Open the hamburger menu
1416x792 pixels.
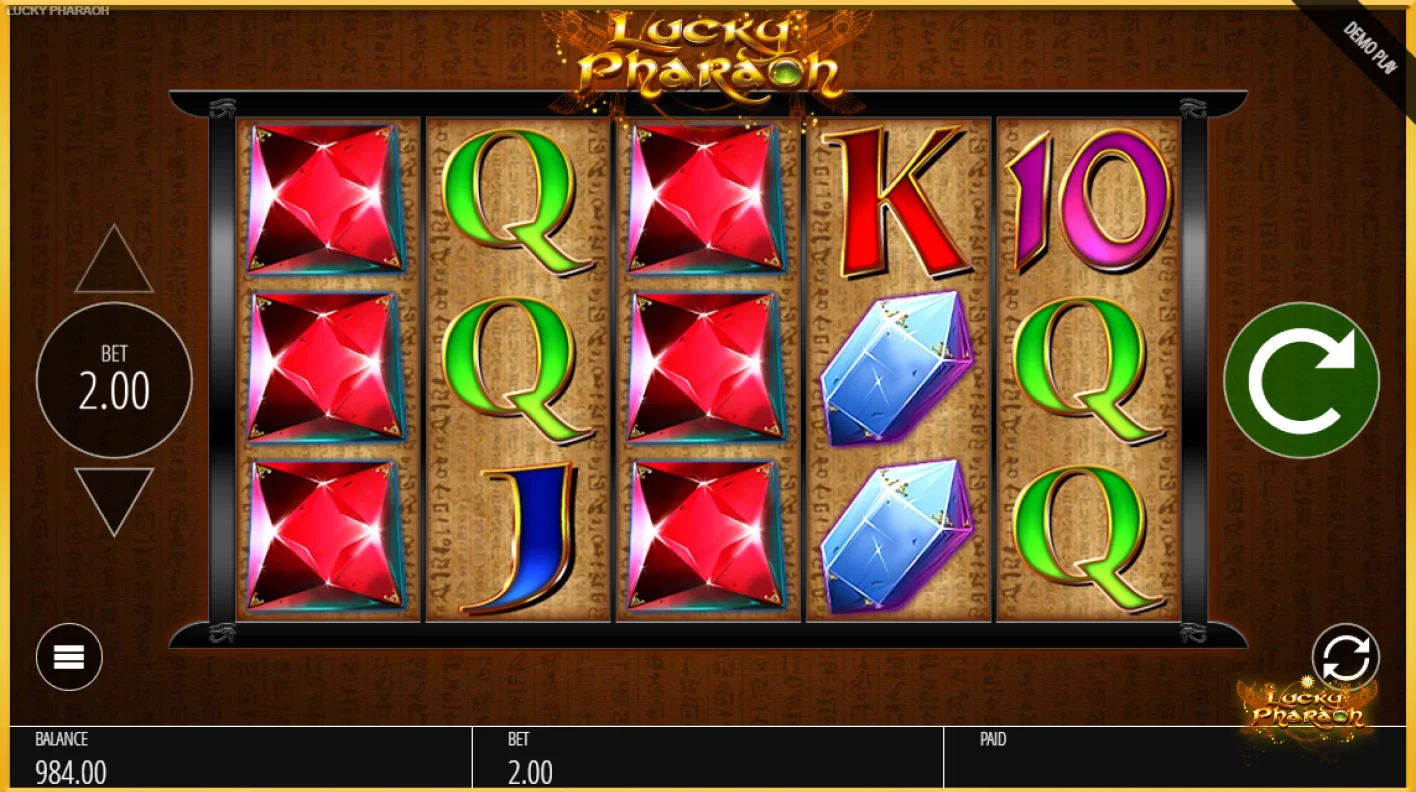coord(68,657)
